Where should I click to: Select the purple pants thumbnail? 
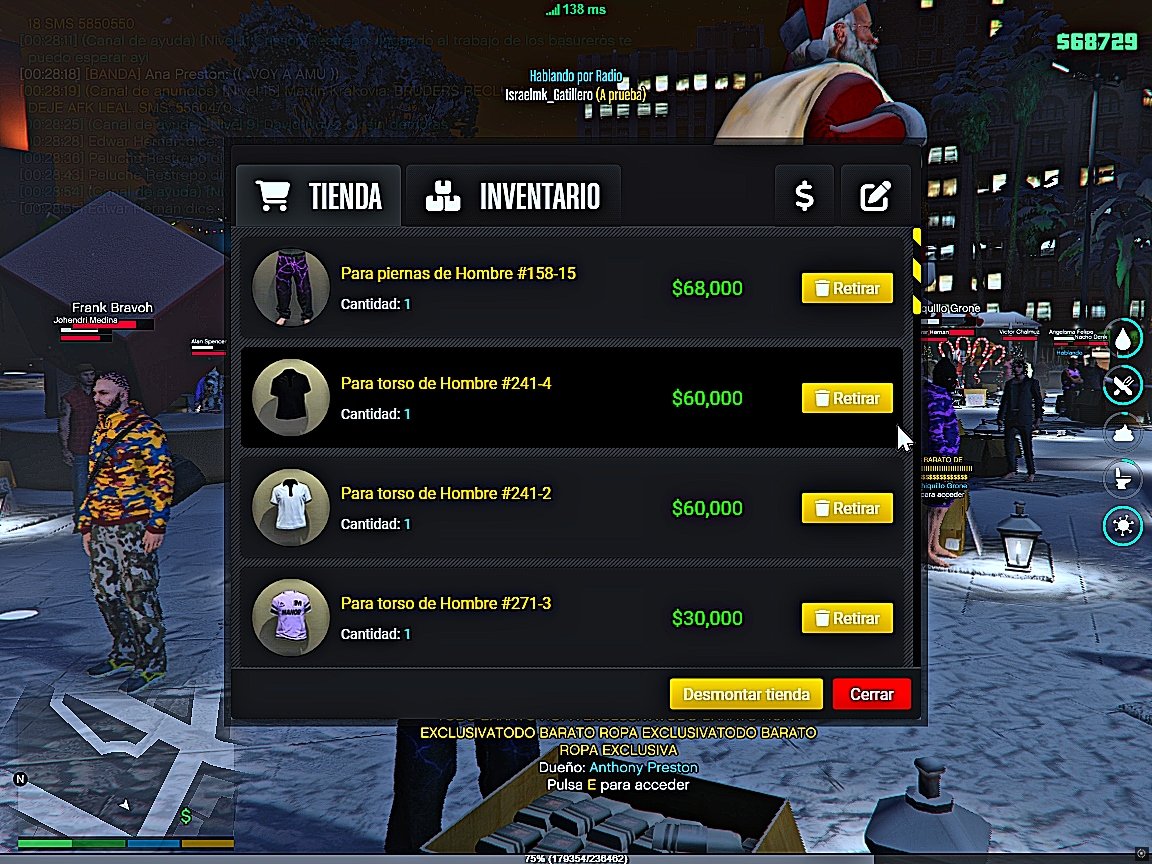[x=291, y=288]
